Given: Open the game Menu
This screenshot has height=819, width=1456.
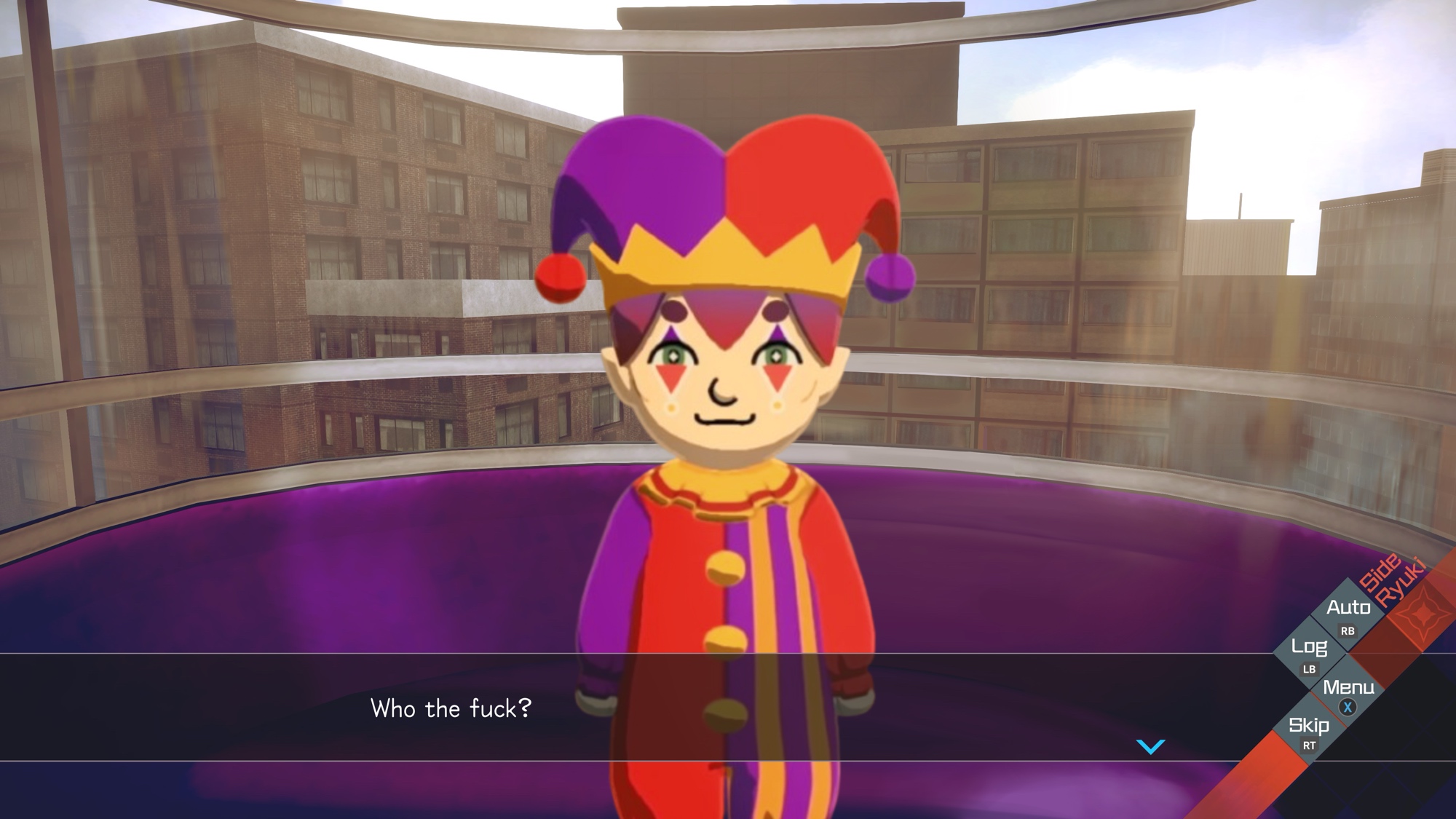Looking at the screenshot, I should (1348, 693).
